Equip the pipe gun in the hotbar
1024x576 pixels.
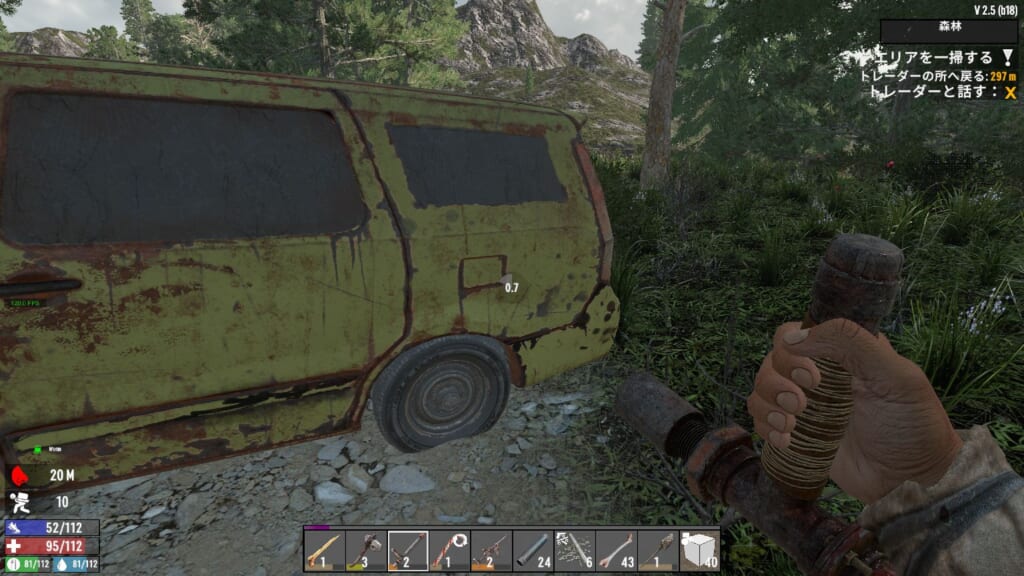[491, 550]
